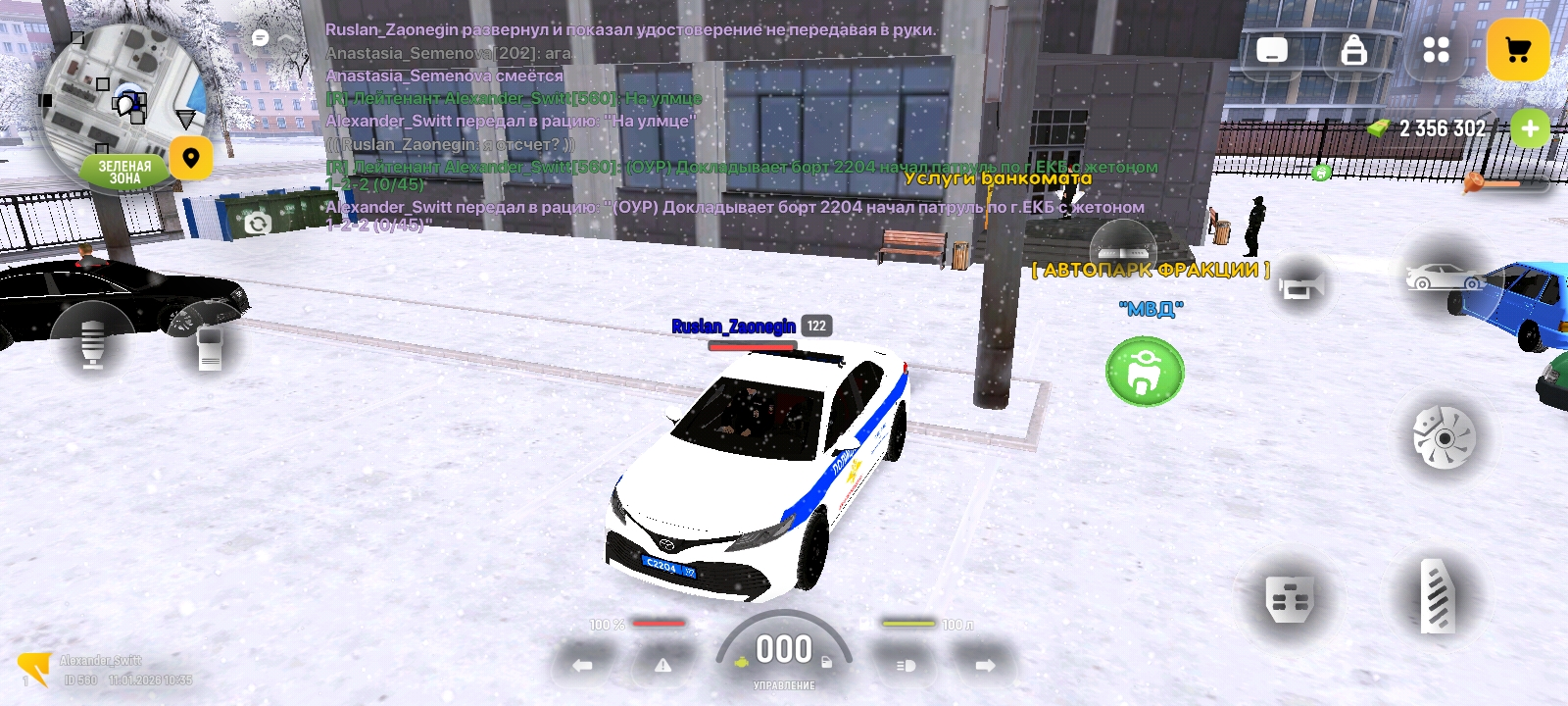This screenshot has height=706, width=1568.
Task: Turn on the left turn signal
Action: (x=582, y=665)
